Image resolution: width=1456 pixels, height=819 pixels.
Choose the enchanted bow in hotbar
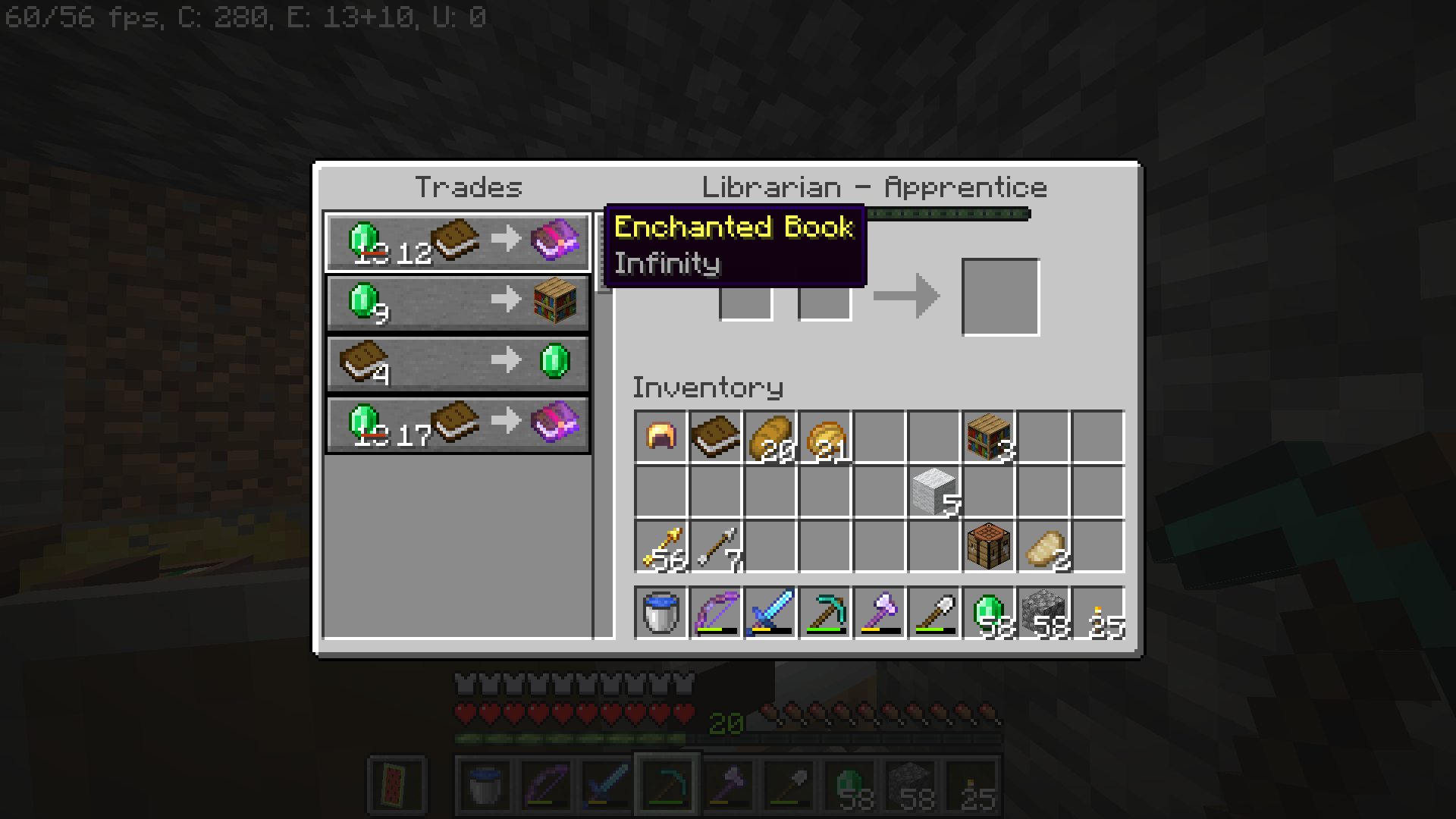coord(716,612)
